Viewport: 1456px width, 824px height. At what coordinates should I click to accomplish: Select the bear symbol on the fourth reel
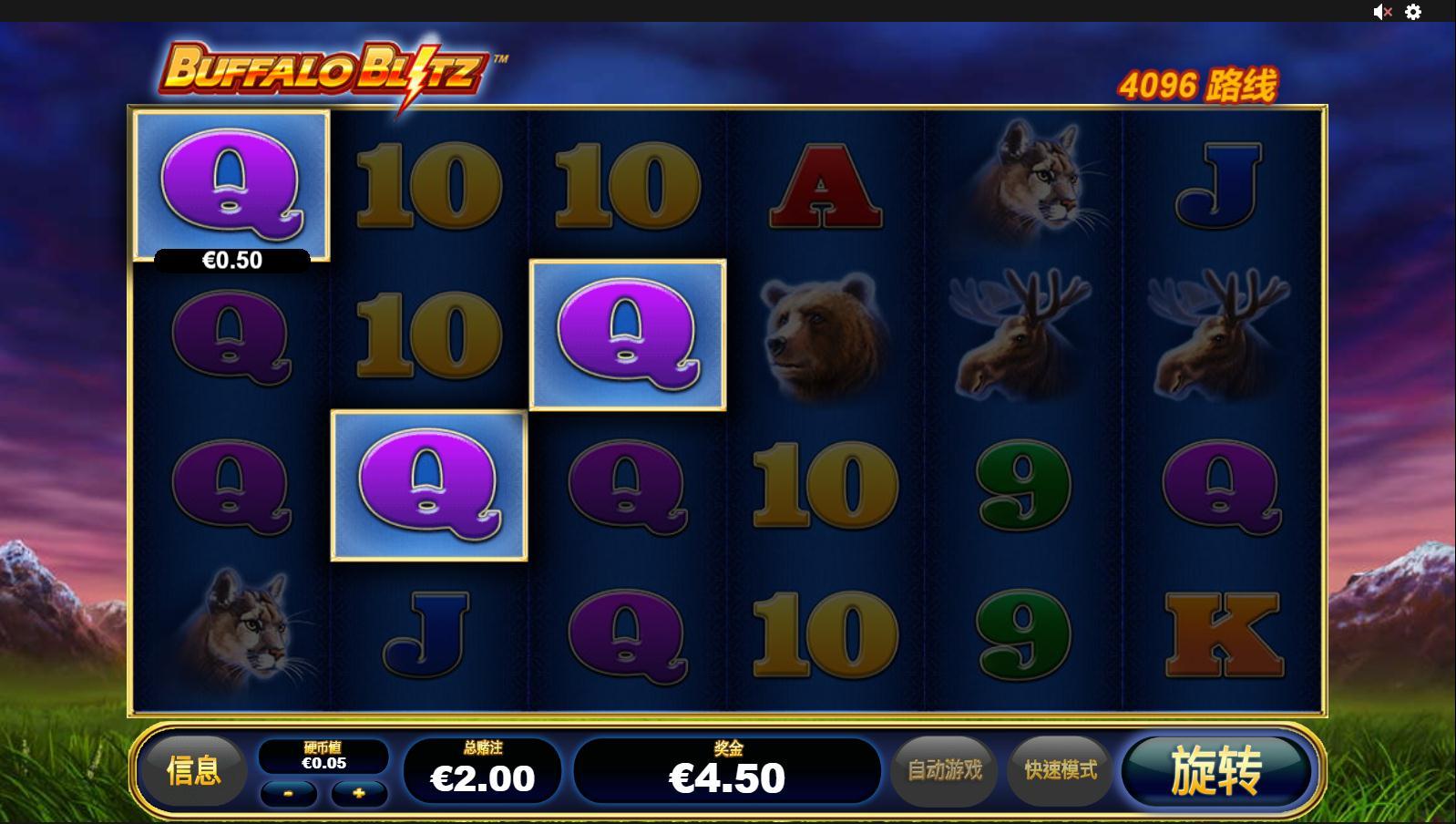[818, 333]
